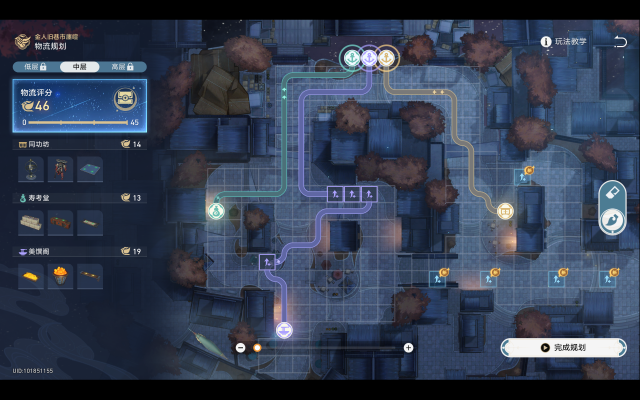Viewport: 640px width, 400px height.
Task: Go back with the return arrow
Action: (620, 42)
